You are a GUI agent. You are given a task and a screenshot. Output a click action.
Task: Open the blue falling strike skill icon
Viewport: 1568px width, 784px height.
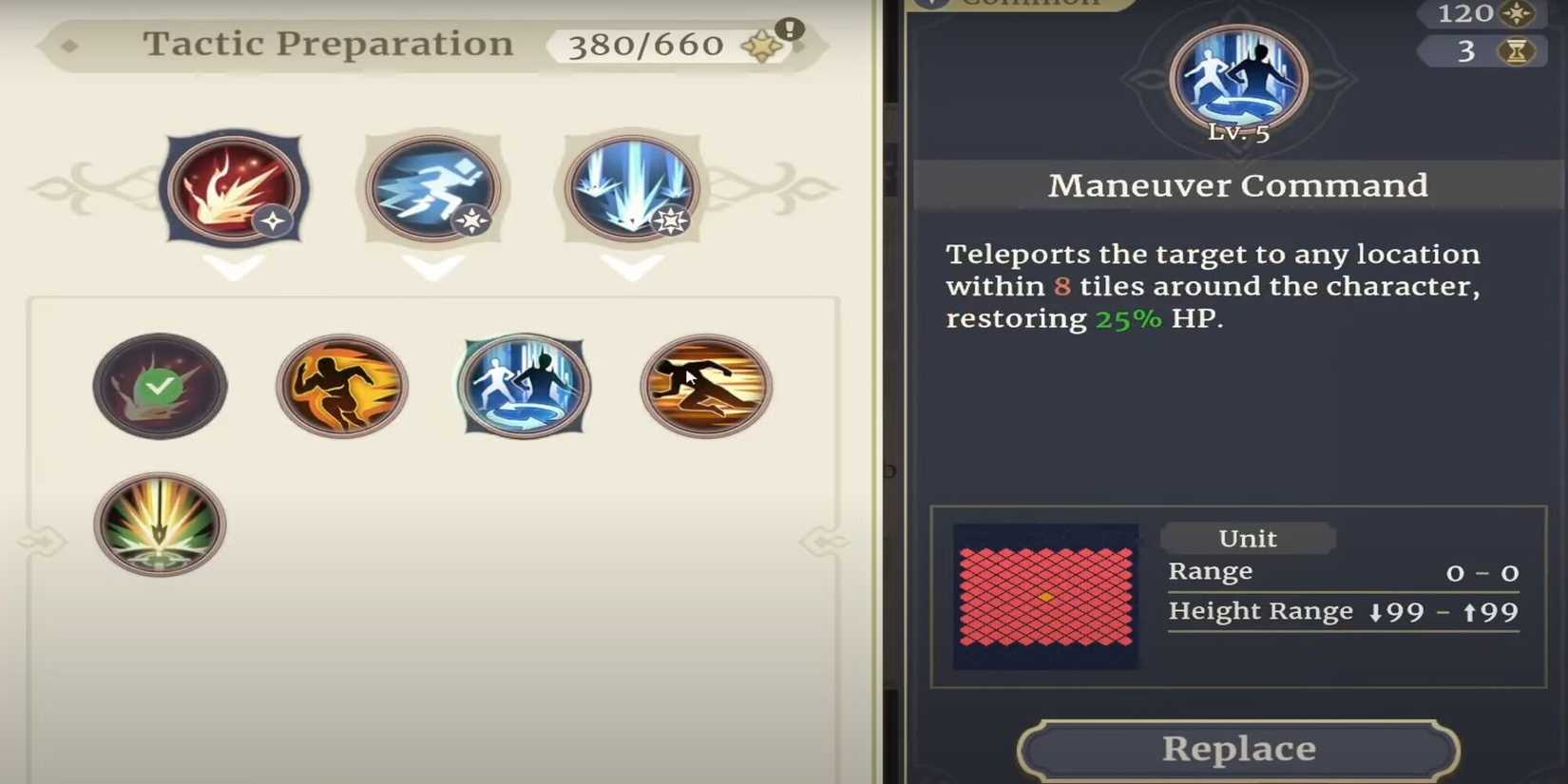(632, 189)
